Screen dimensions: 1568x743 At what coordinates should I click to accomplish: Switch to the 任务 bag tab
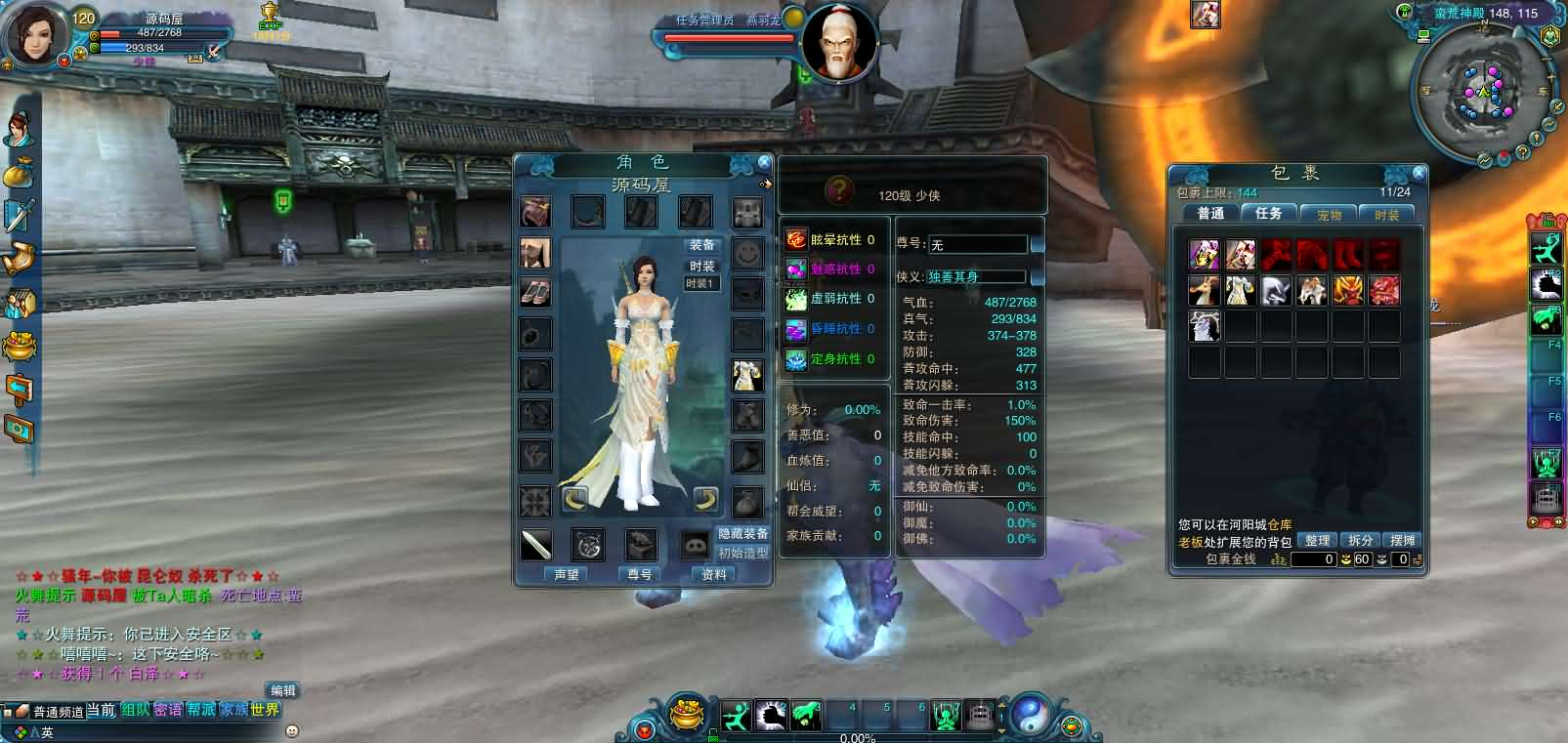(1268, 213)
